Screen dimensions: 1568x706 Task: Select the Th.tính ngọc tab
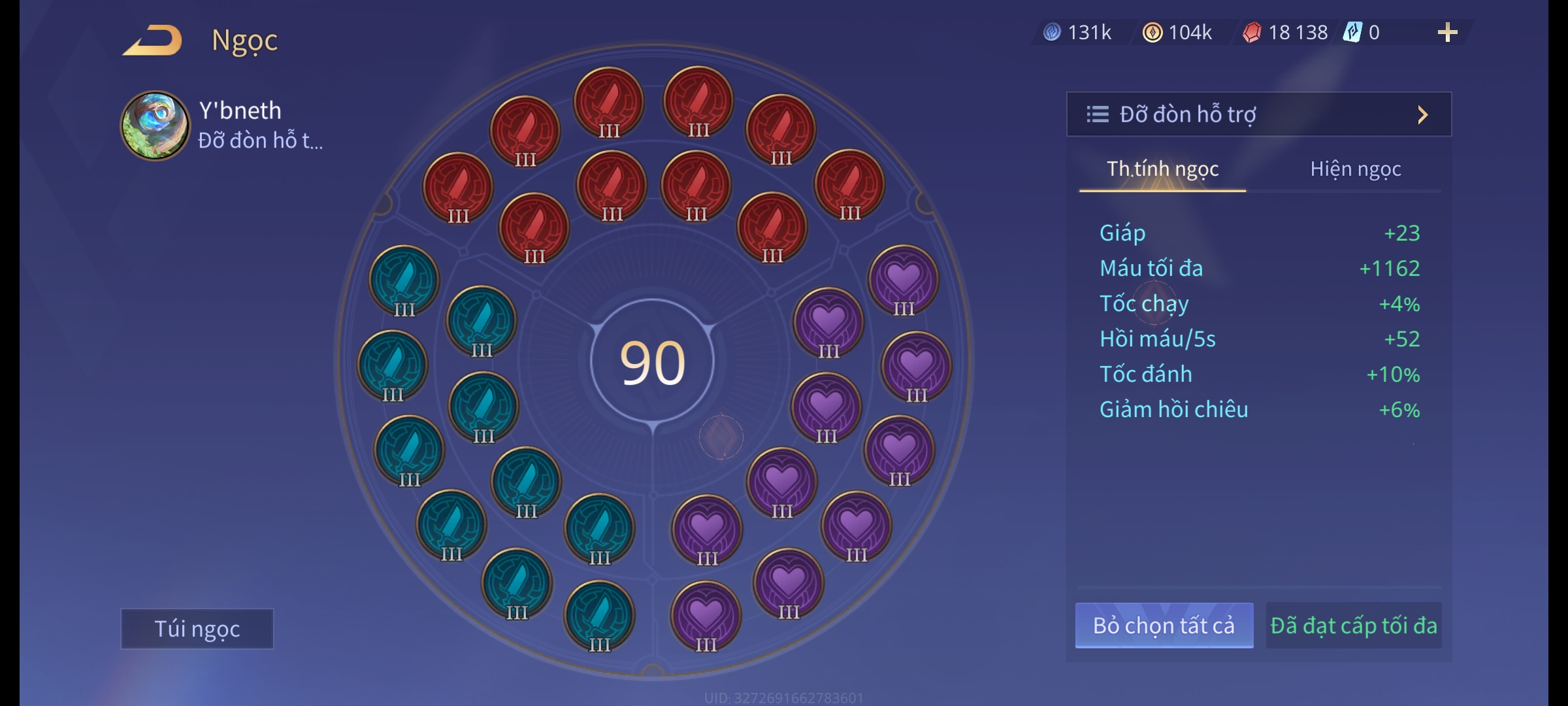coord(1162,169)
